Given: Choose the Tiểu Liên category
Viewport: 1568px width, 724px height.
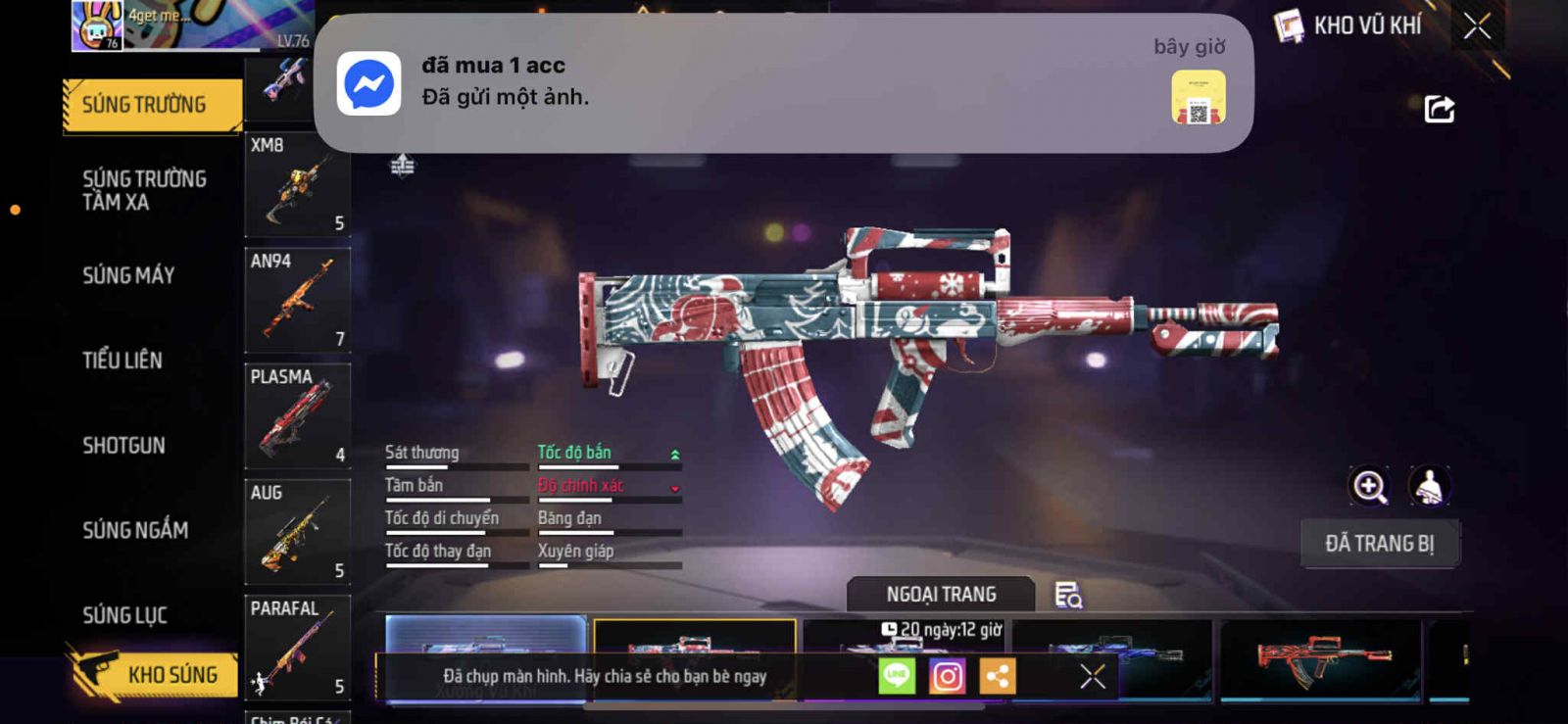Looking at the screenshot, I should point(122,361).
